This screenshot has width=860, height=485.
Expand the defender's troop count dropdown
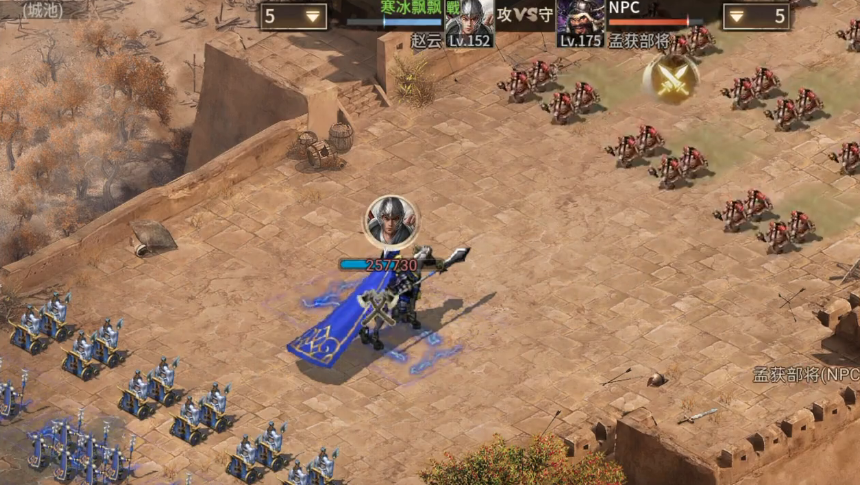coord(737,16)
